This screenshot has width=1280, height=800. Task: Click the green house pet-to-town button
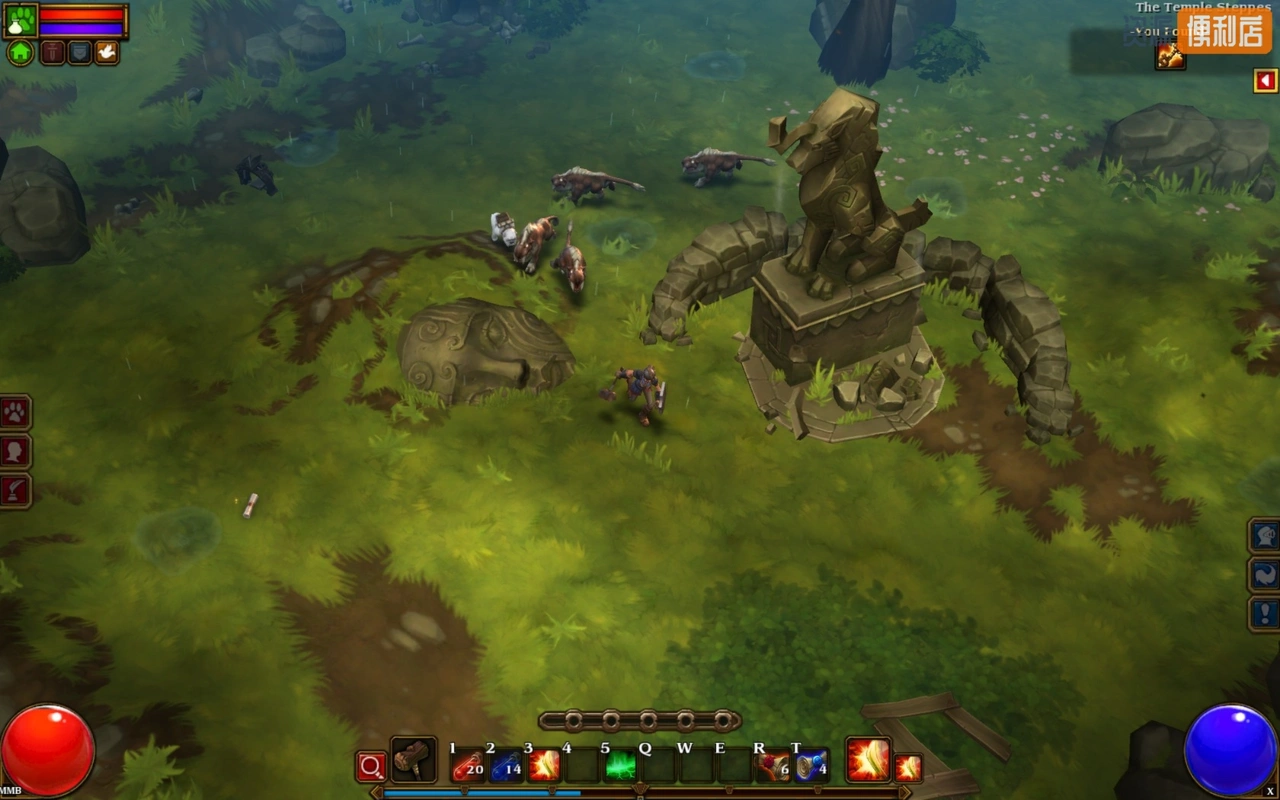tap(20, 53)
